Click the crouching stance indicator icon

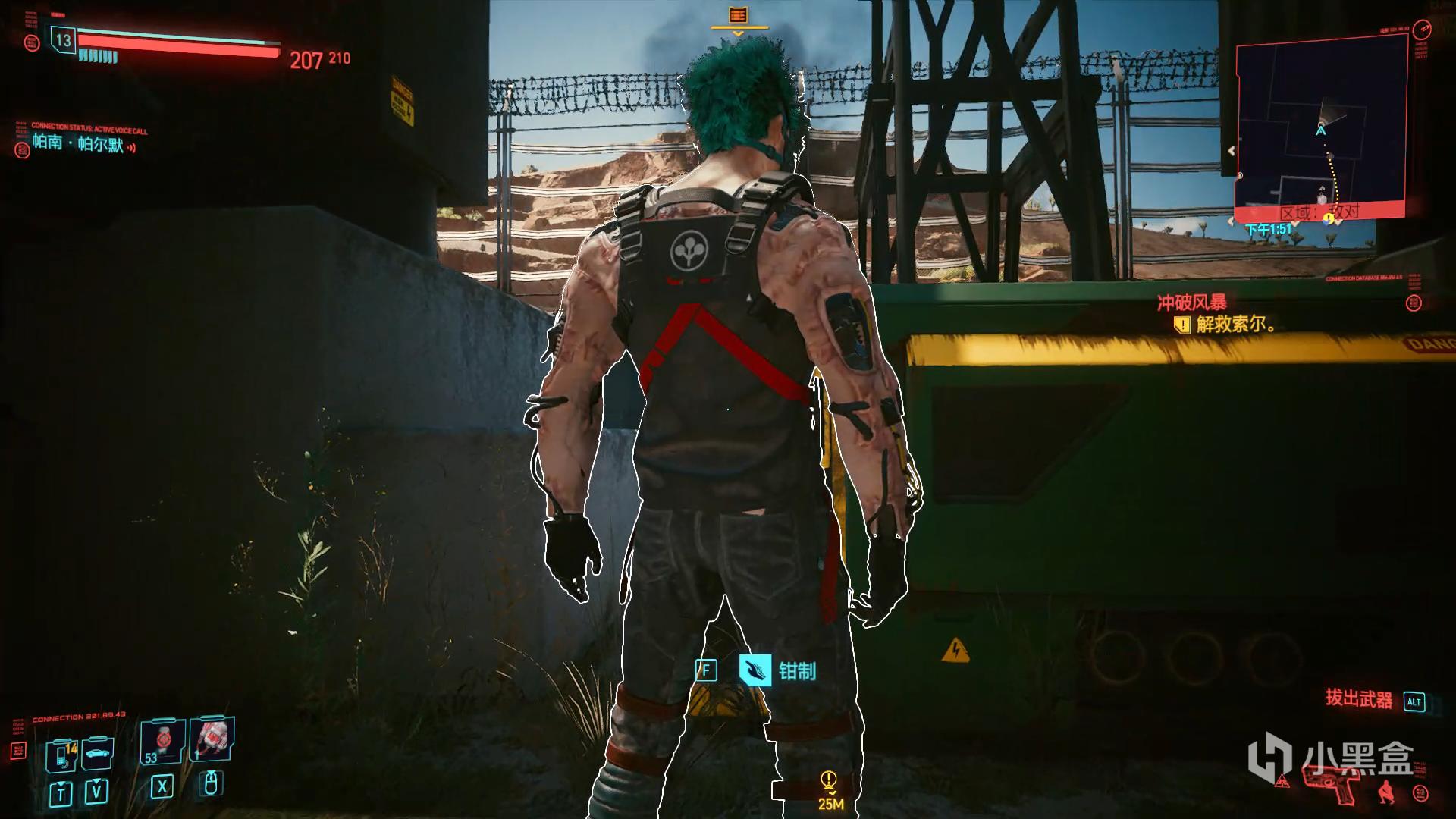click(x=1385, y=790)
